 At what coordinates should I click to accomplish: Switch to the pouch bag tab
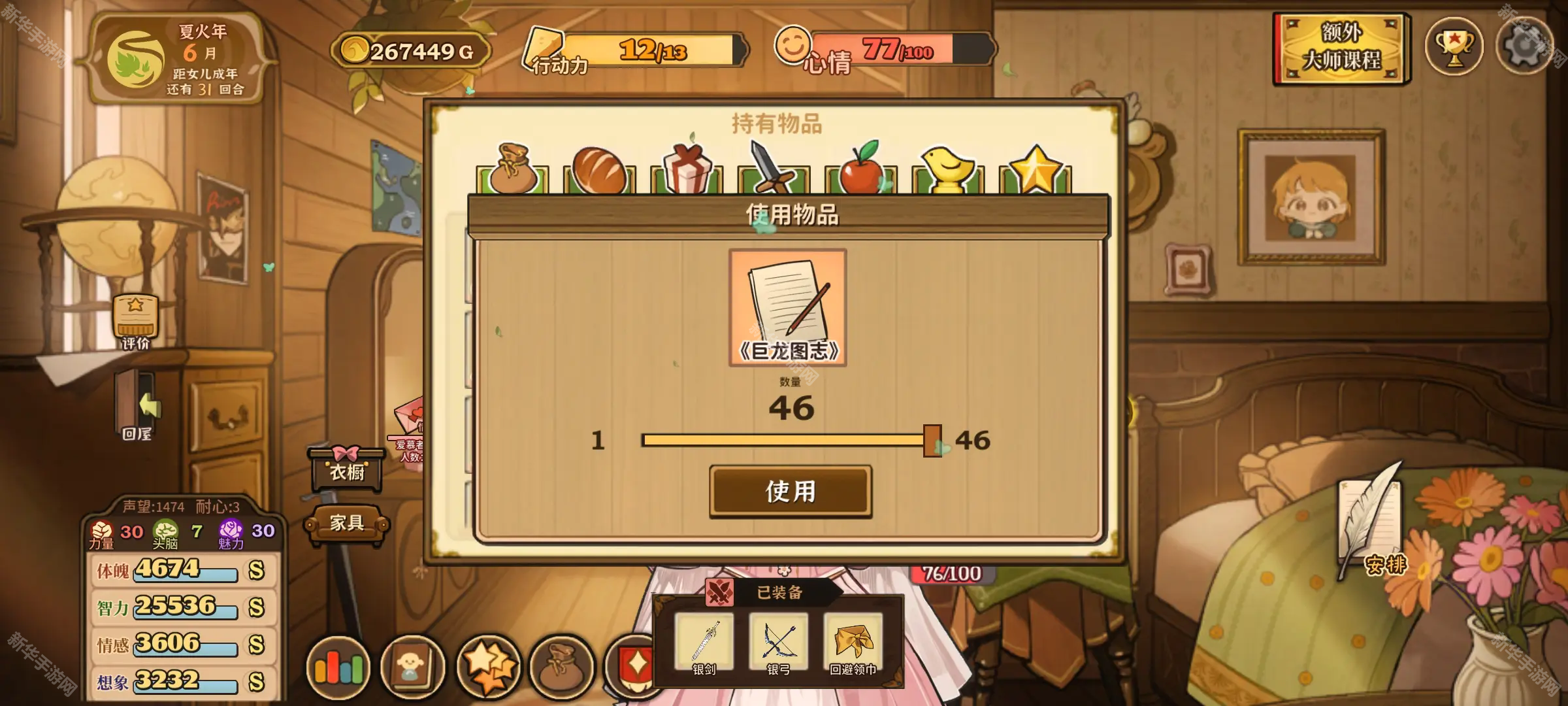[x=512, y=170]
